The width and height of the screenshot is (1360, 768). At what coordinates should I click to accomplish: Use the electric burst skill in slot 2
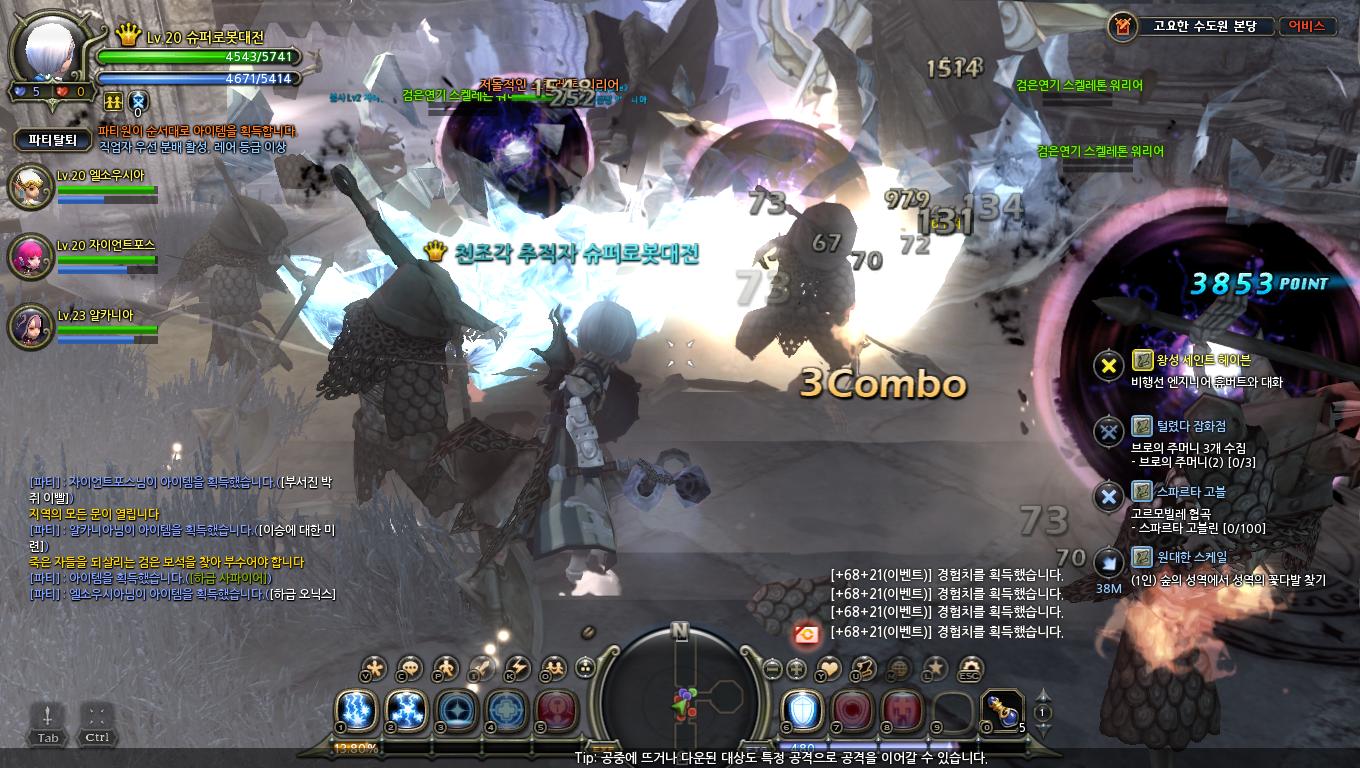[406, 710]
